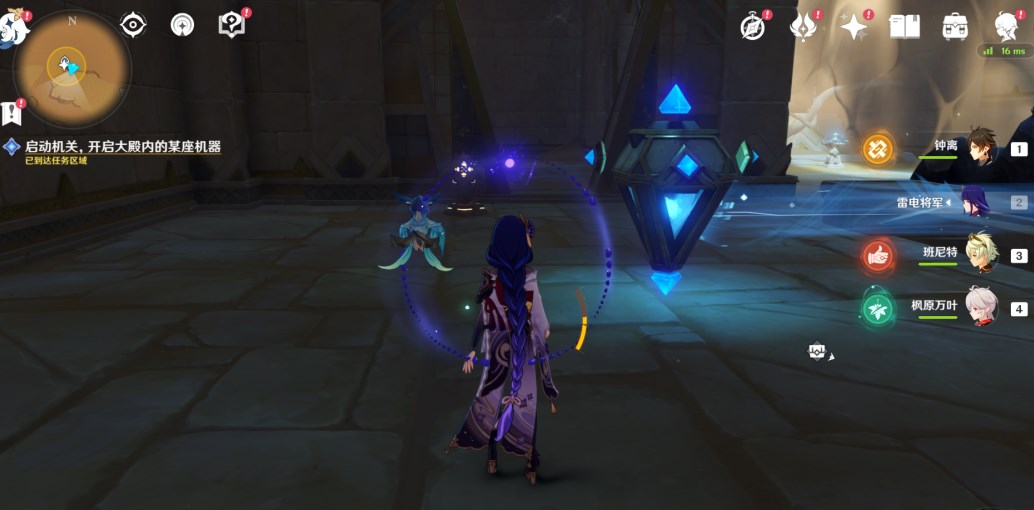Open the adventurer handbook book icon

pyautogui.click(x=904, y=27)
